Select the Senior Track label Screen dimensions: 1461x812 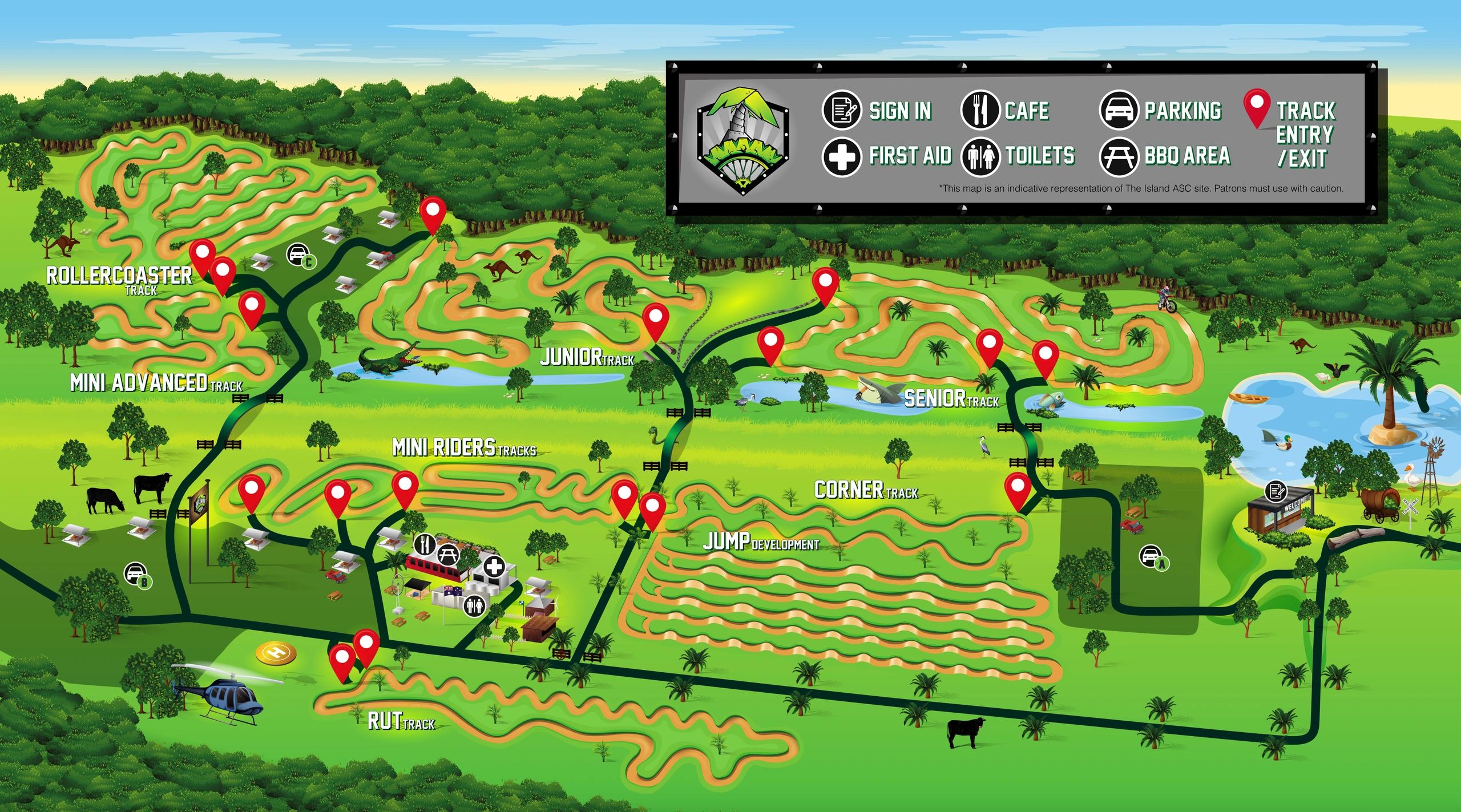(951, 398)
